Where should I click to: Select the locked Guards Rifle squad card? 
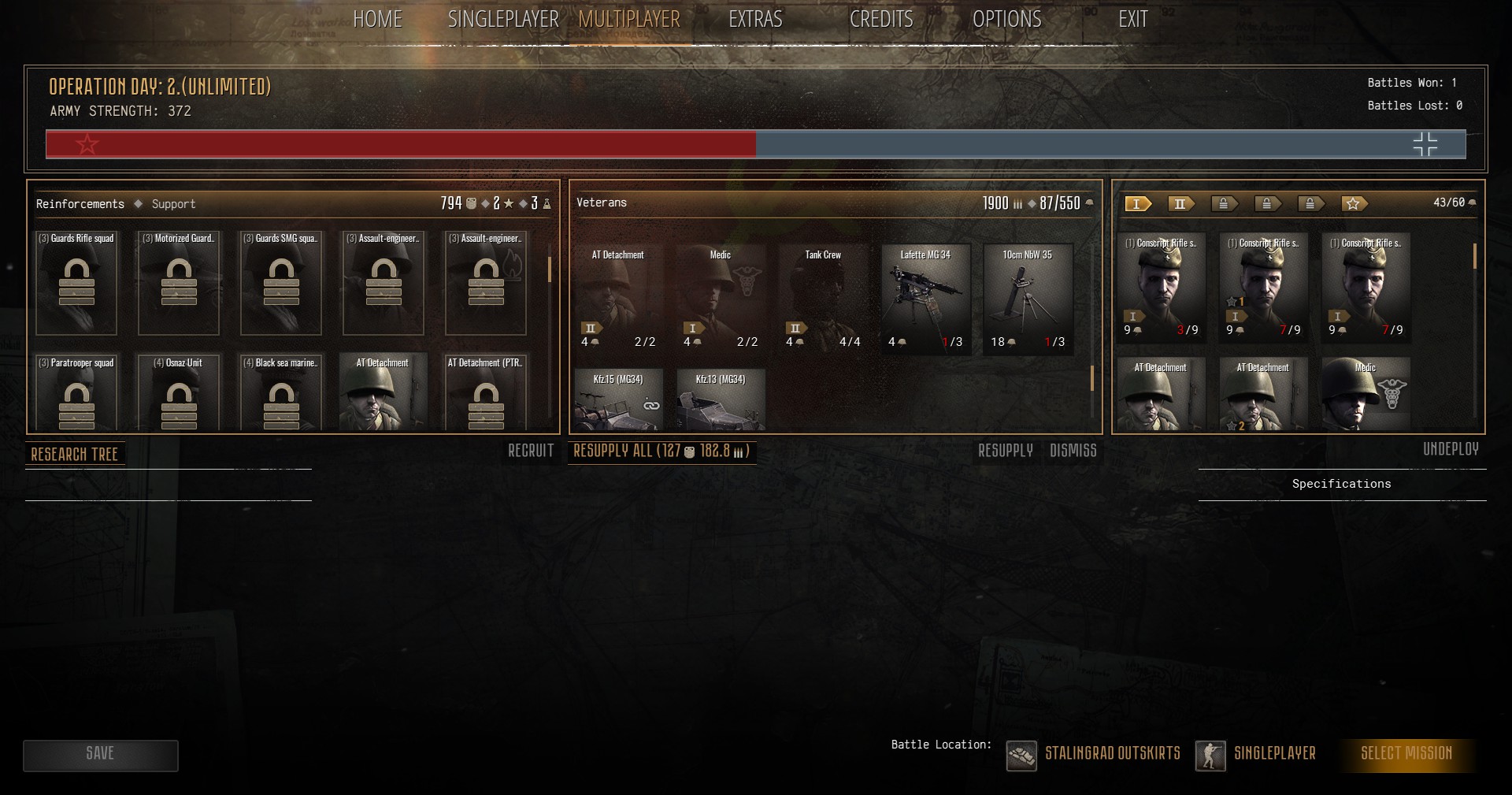(76, 282)
